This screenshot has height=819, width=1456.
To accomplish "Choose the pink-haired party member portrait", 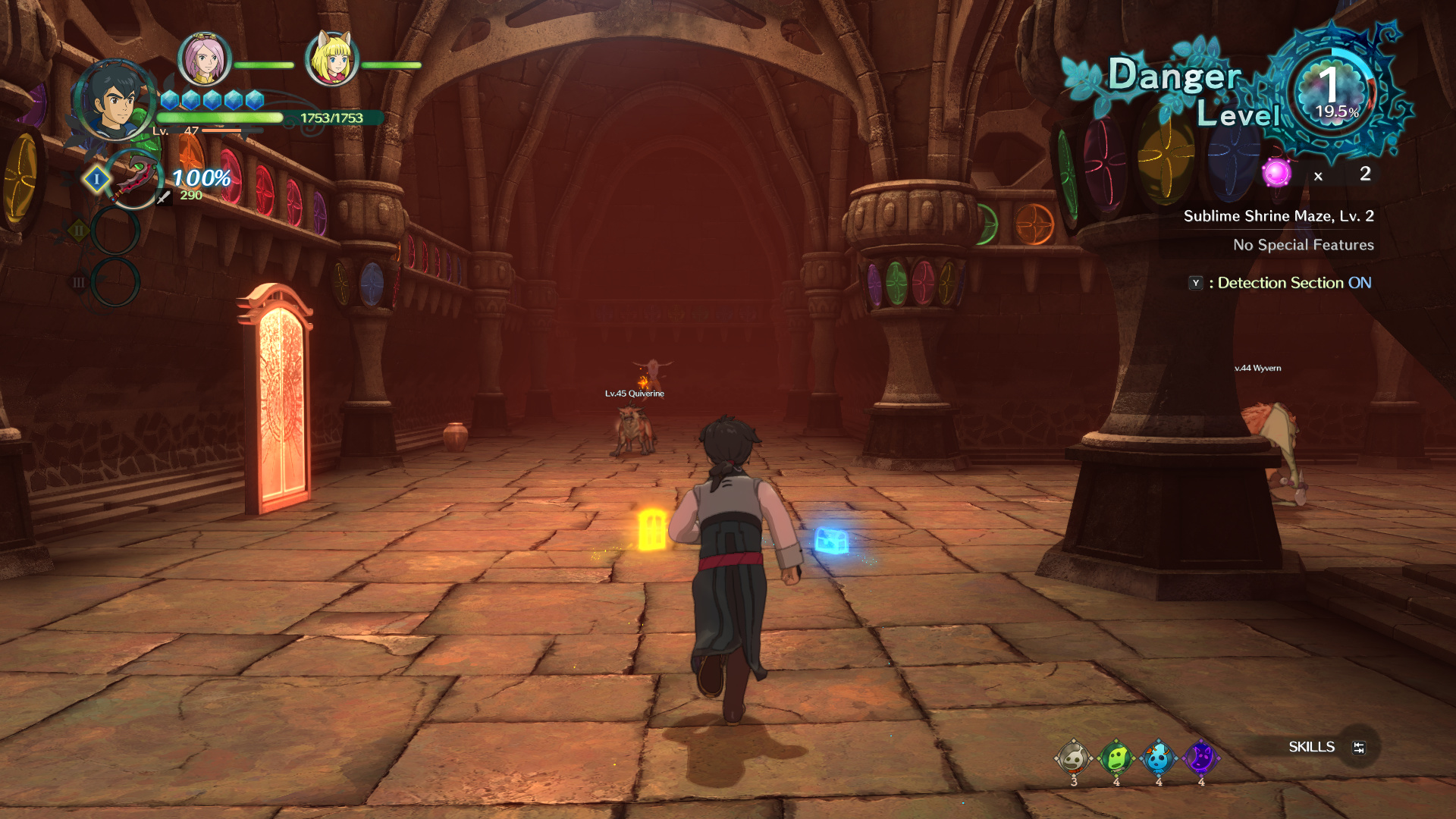I will pos(204,59).
